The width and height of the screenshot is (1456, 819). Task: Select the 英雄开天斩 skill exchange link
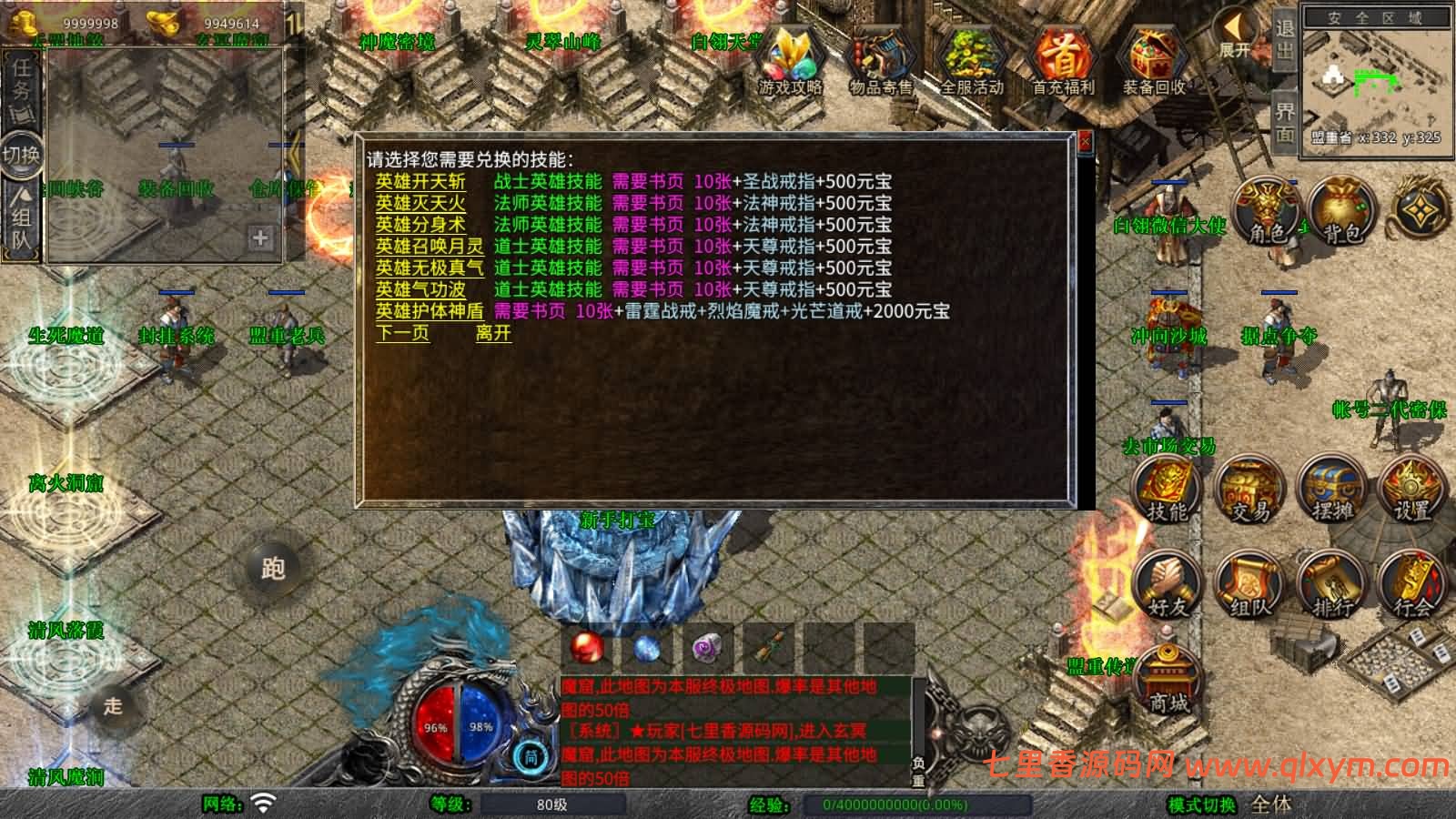pyautogui.click(x=418, y=181)
